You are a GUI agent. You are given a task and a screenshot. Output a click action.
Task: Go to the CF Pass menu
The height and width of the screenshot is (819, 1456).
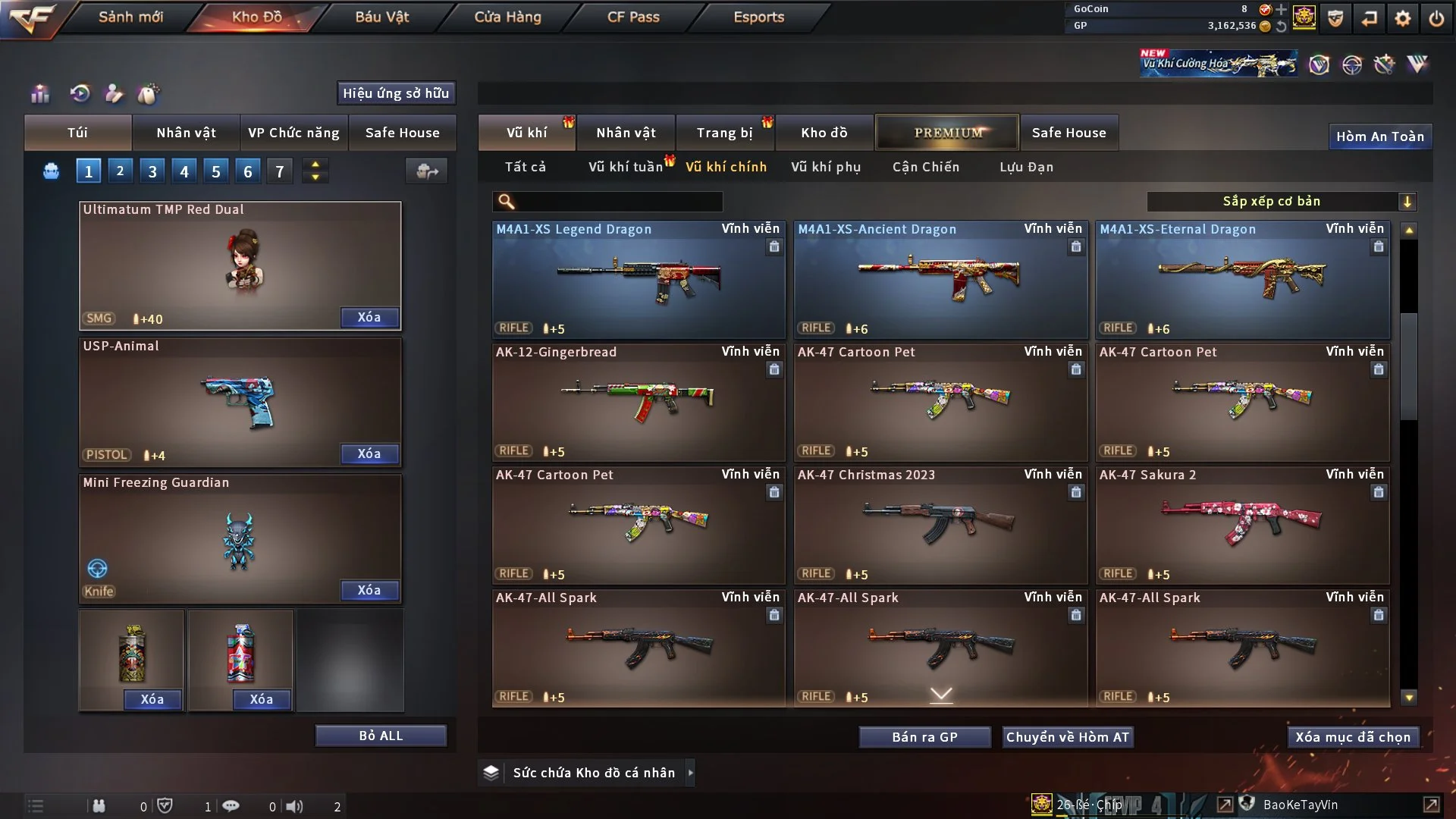(633, 17)
